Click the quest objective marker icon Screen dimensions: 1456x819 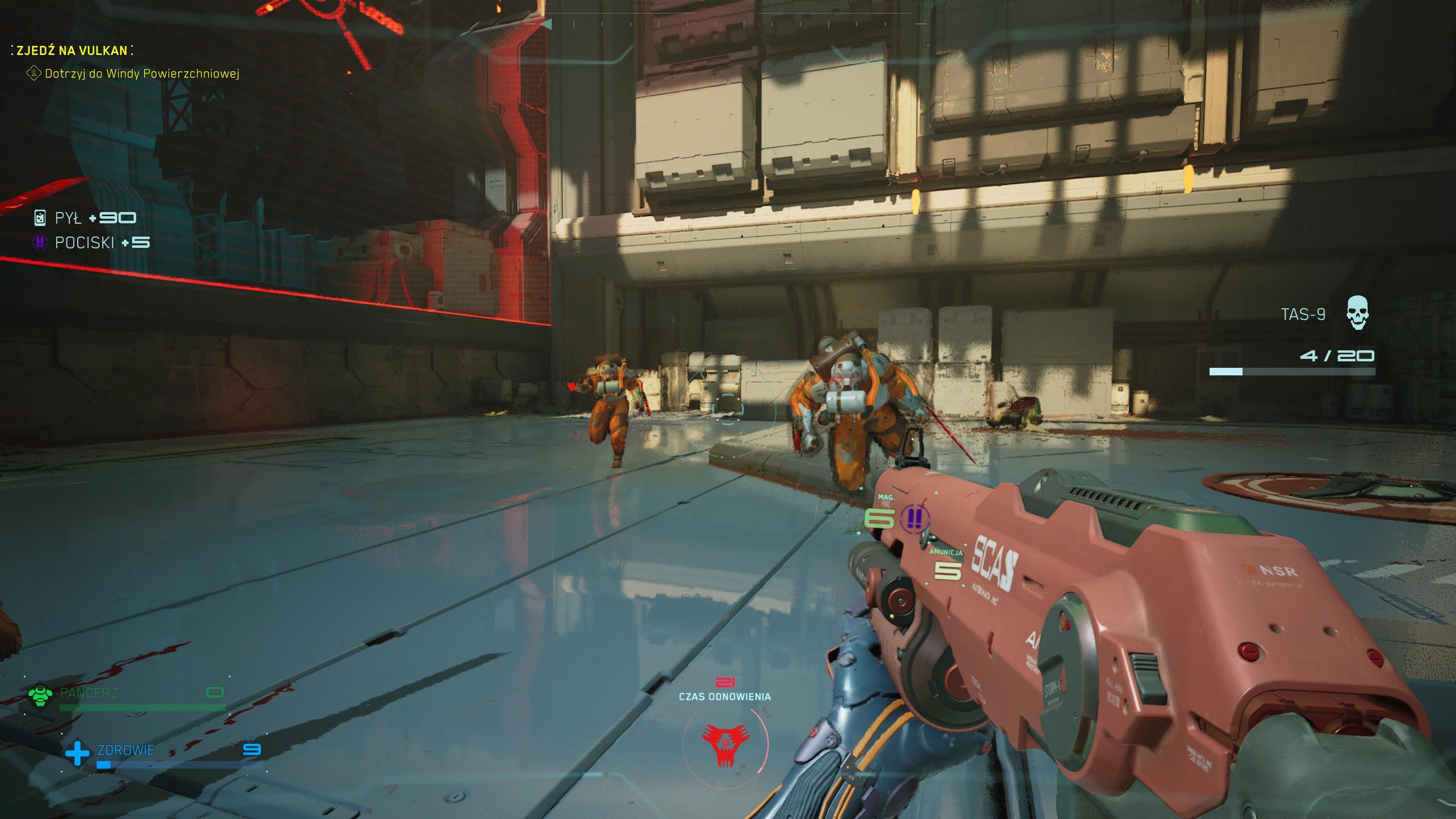34,73
